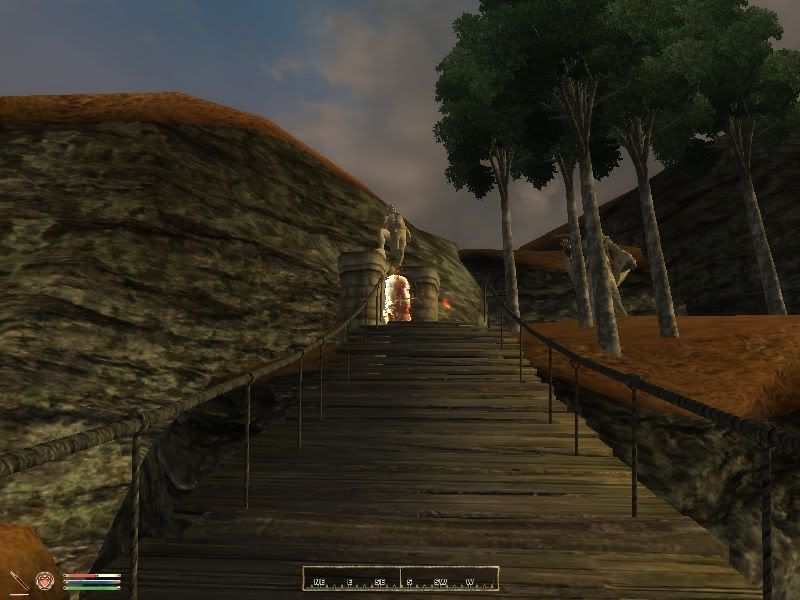Screen dimensions: 800x600
Task: Click the compass direction bar
Action: [400, 579]
